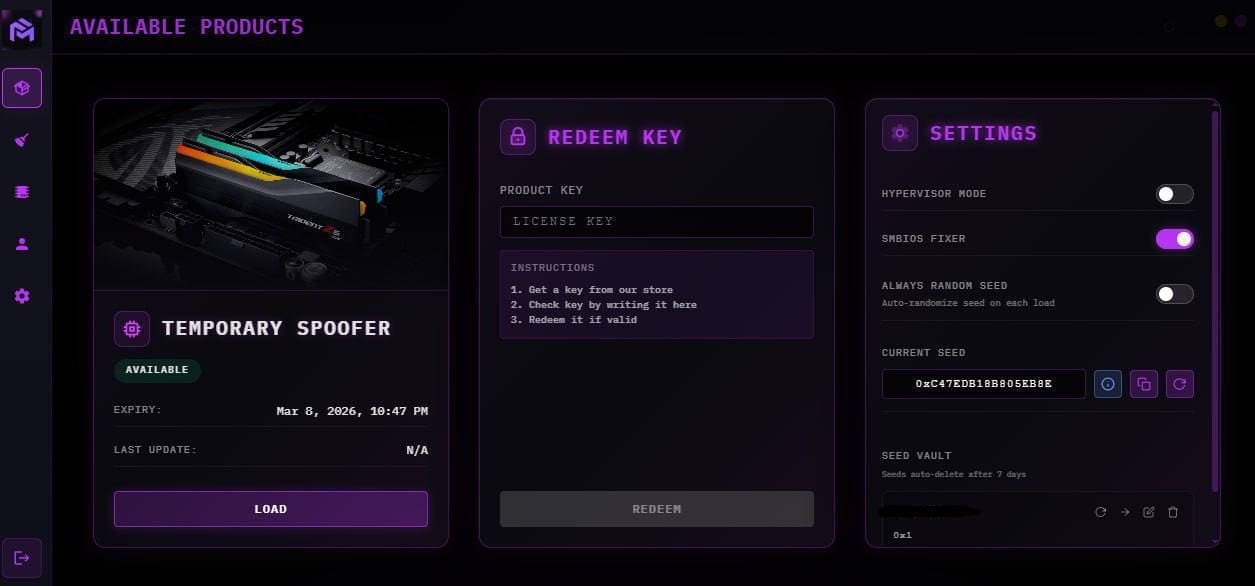
Task: Click the License Key input field
Action: coord(656,221)
